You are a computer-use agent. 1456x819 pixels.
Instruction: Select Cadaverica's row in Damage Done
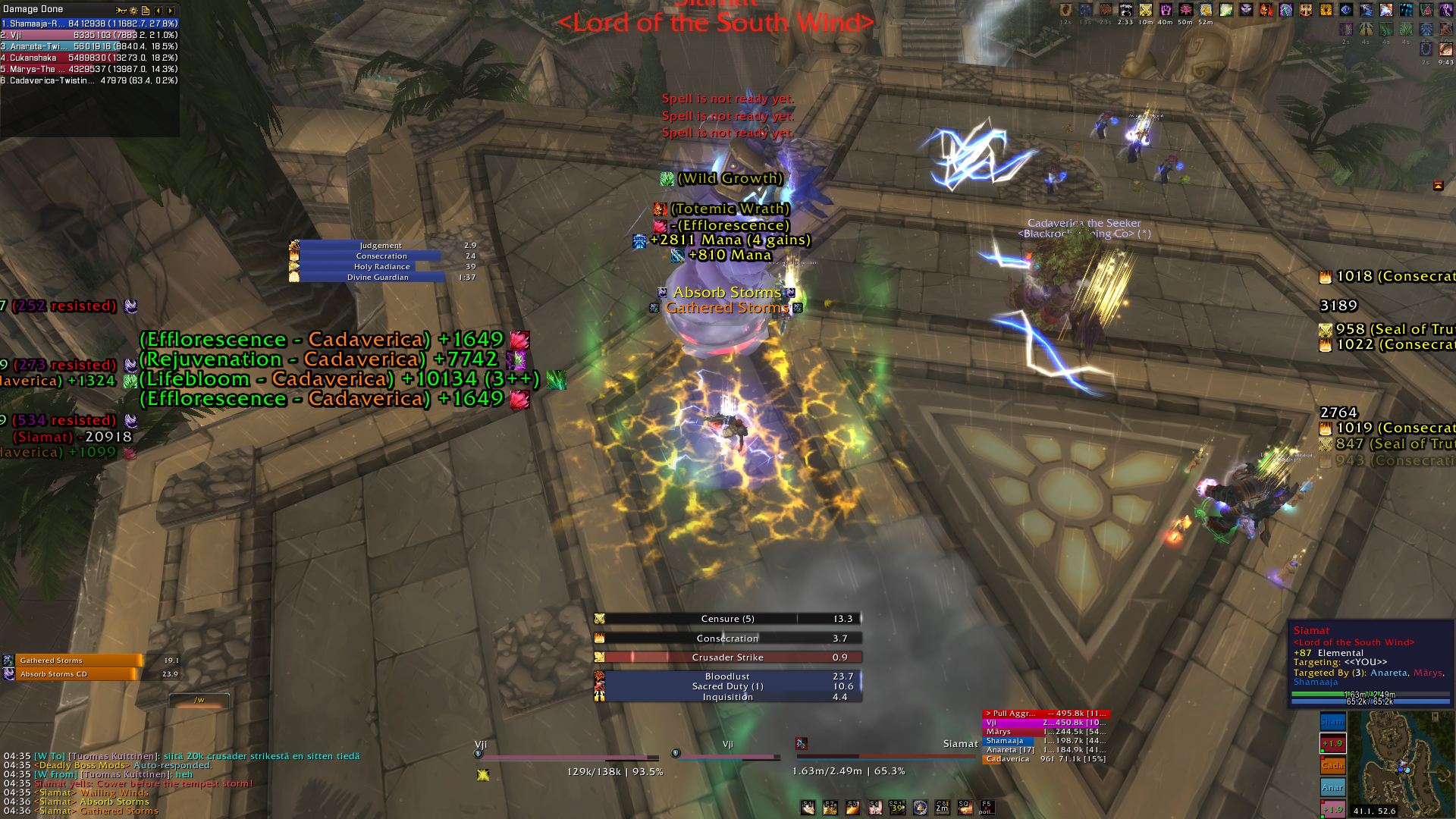pos(89,80)
